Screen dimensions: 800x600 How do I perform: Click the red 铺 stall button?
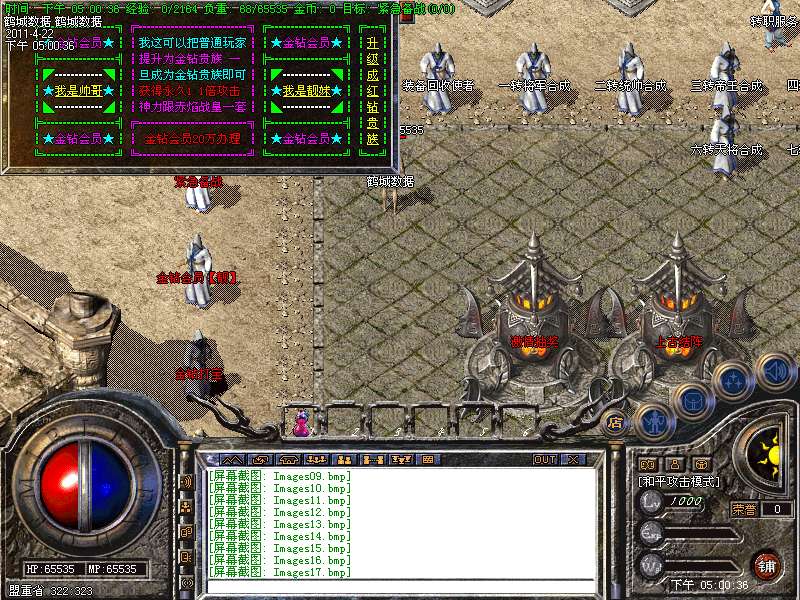(x=766, y=563)
